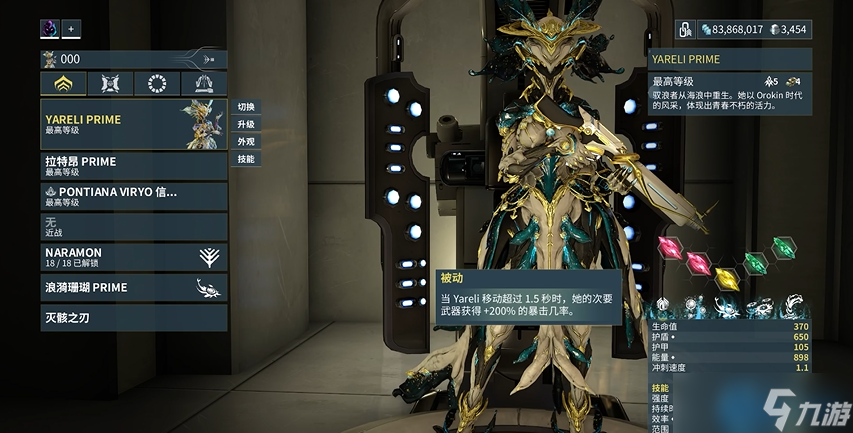Switch to the fourth loadout category tab
This screenshot has width=853, height=433.
(203, 83)
